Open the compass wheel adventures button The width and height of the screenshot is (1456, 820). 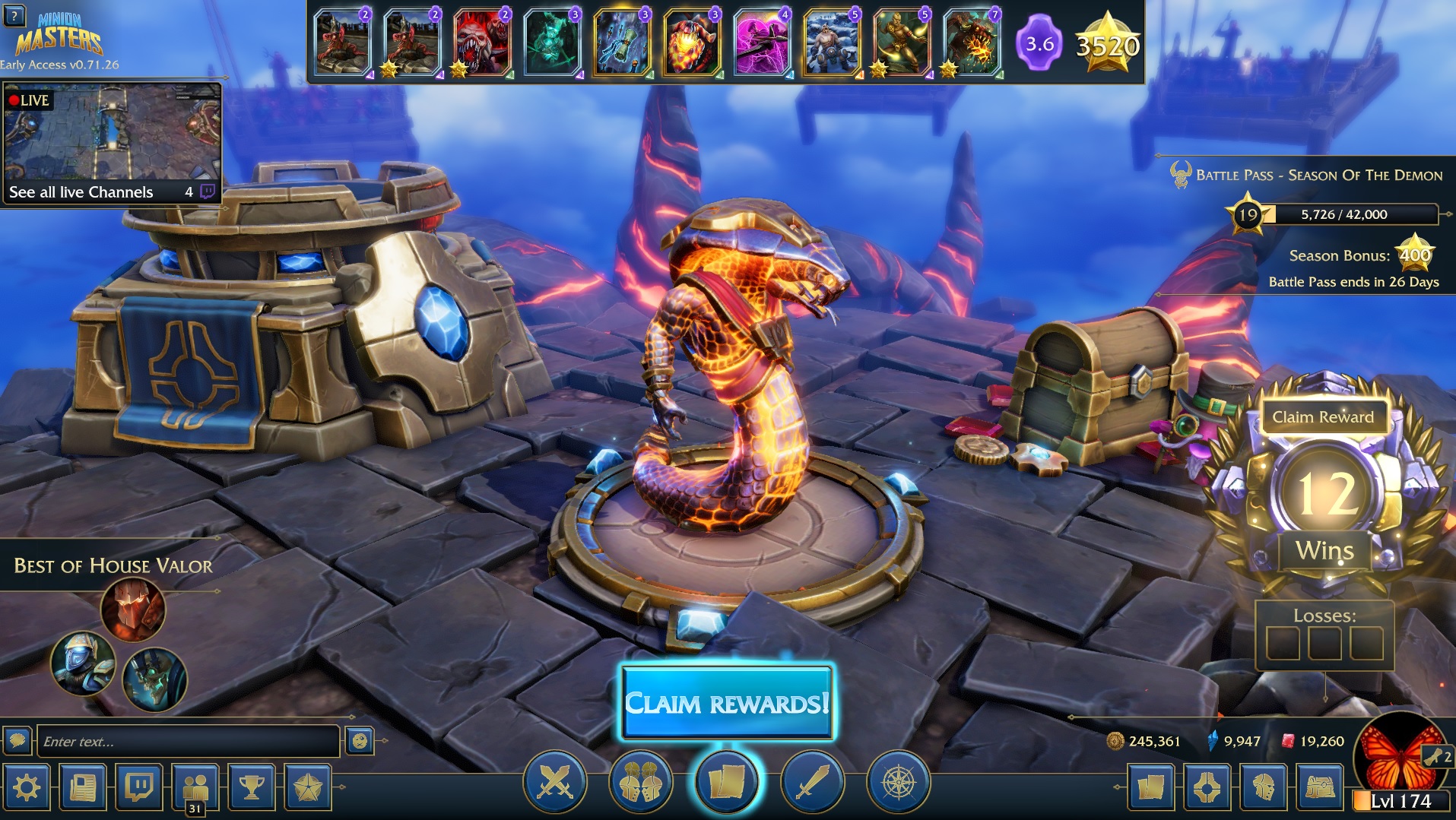point(898,781)
